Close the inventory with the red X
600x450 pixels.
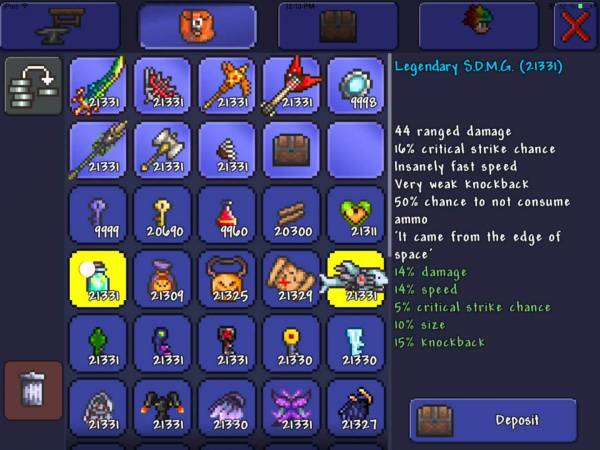[x=575, y=25]
